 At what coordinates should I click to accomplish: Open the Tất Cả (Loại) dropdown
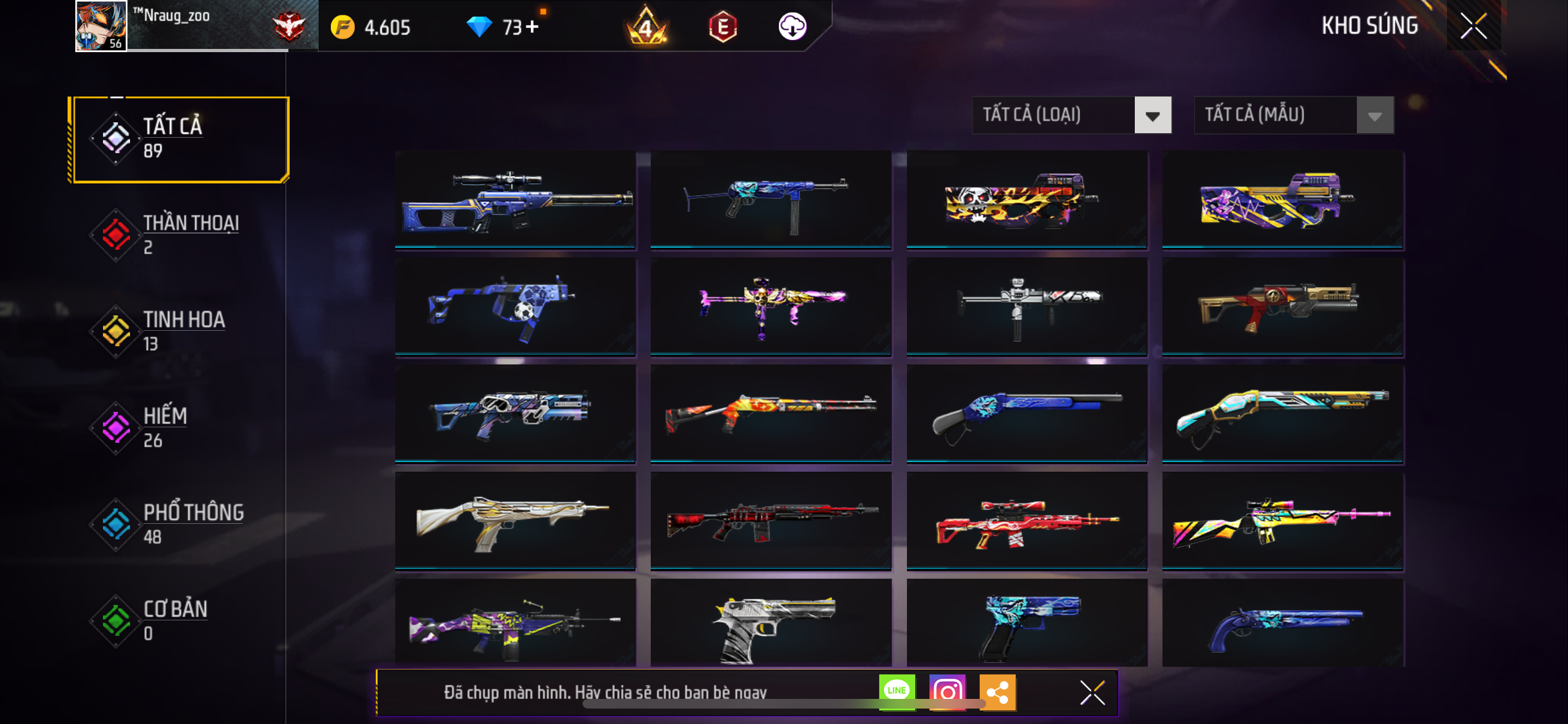pos(1071,115)
